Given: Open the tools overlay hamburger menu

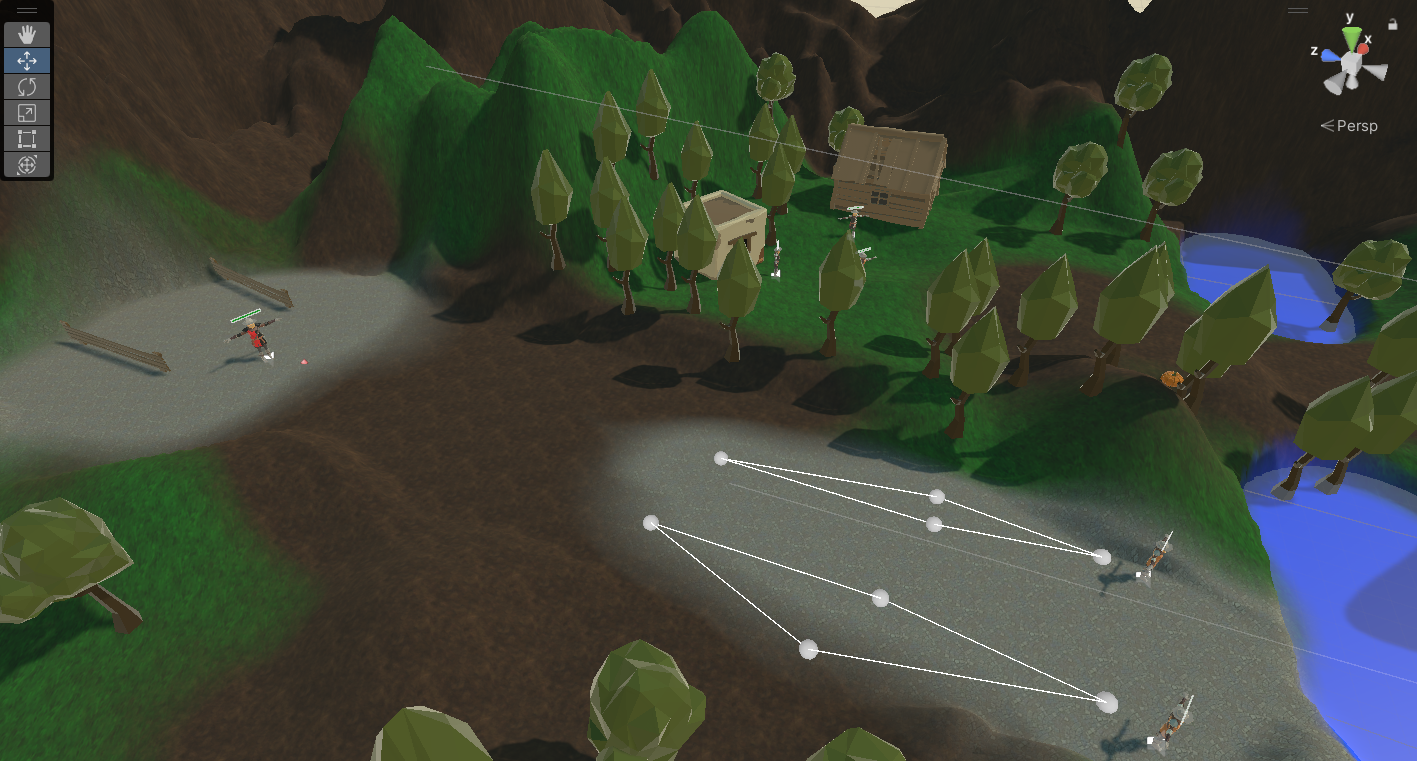Looking at the screenshot, I should pos(27,10).
